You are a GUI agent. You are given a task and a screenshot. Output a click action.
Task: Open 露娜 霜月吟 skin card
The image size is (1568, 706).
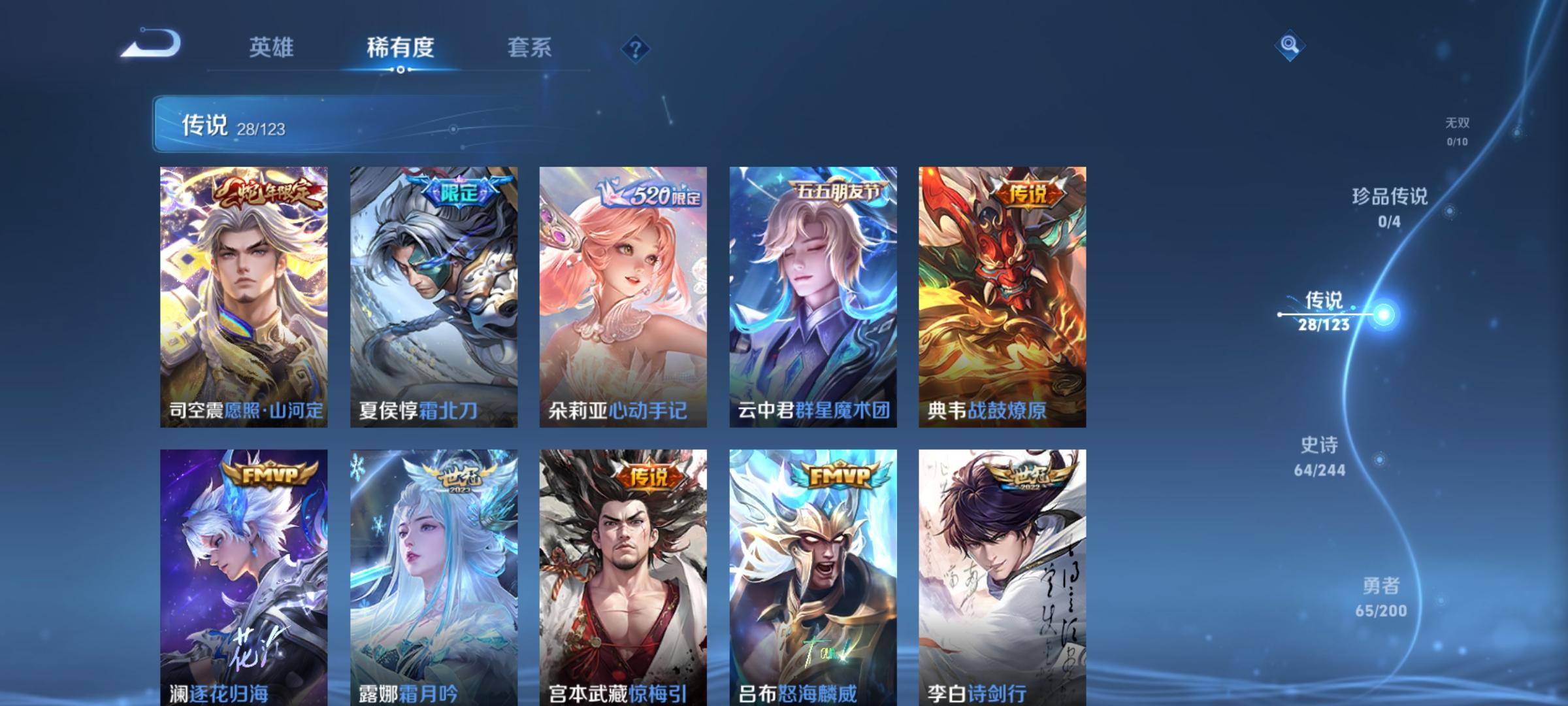pos(434,577)
